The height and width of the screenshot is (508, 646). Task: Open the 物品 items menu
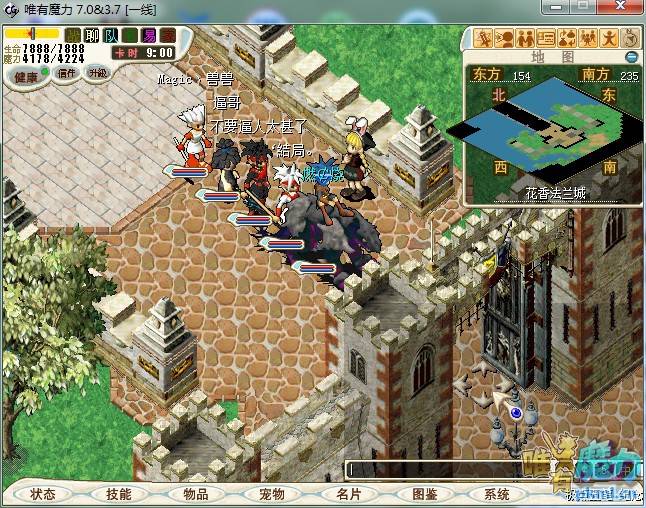coord(196,494)
